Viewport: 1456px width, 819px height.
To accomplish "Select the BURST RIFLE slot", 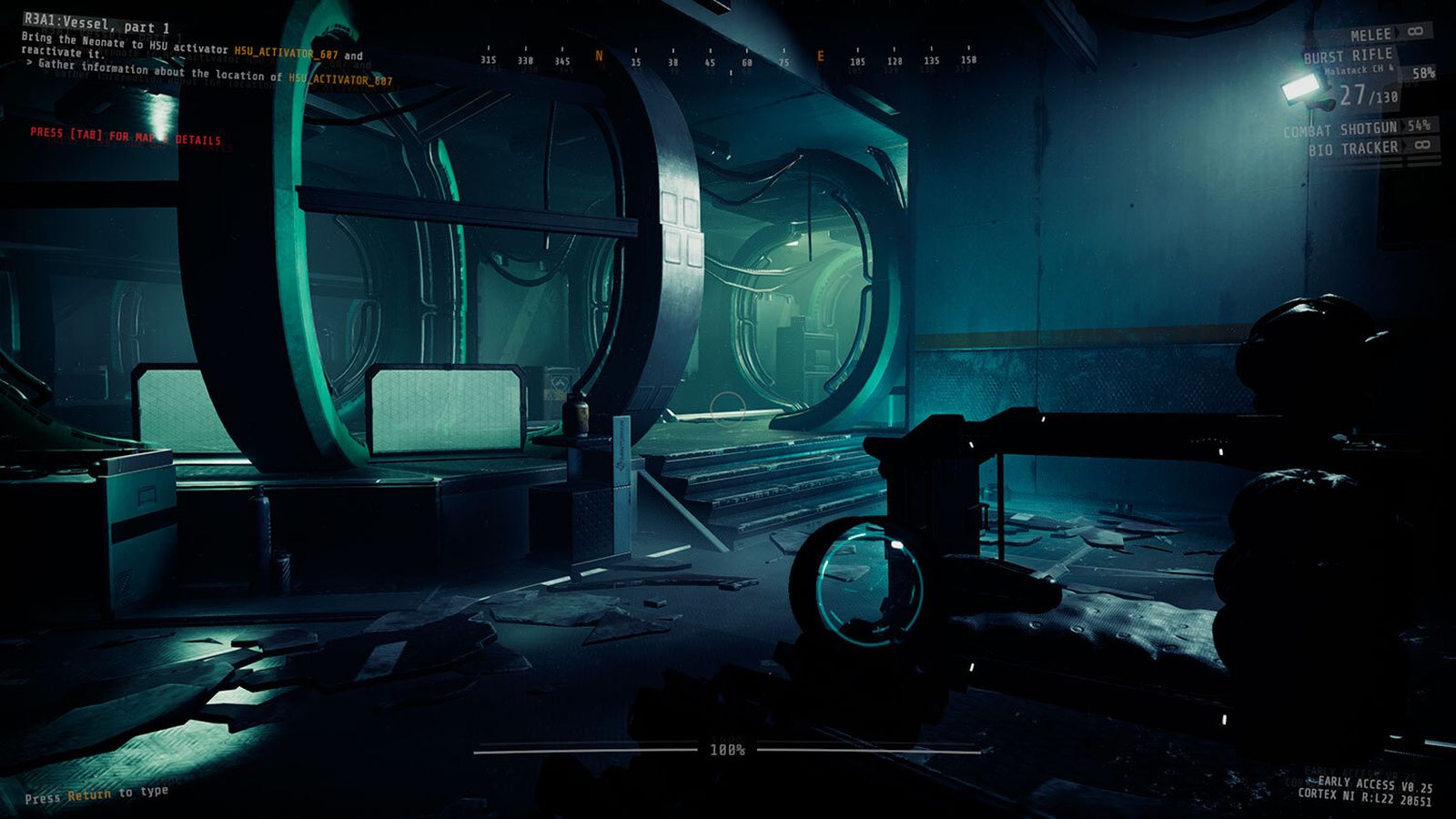I will [x=1350, y=55].
